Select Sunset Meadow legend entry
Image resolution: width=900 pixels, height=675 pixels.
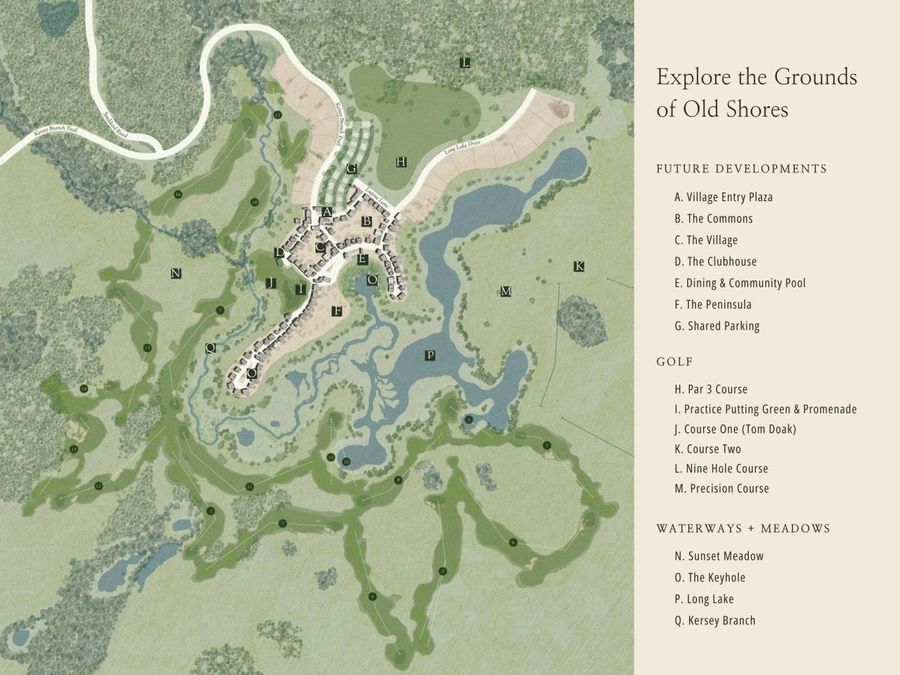coord(719,556)
